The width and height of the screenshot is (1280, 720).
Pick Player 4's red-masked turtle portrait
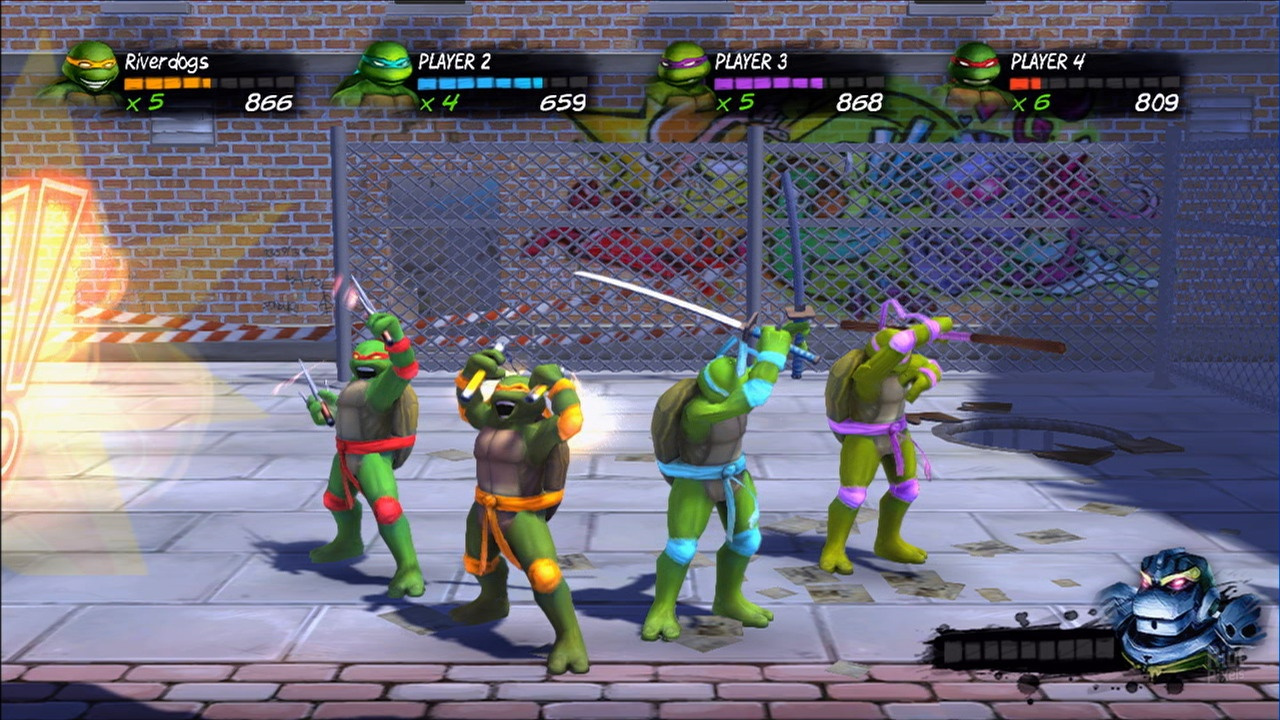pos(974,71)
